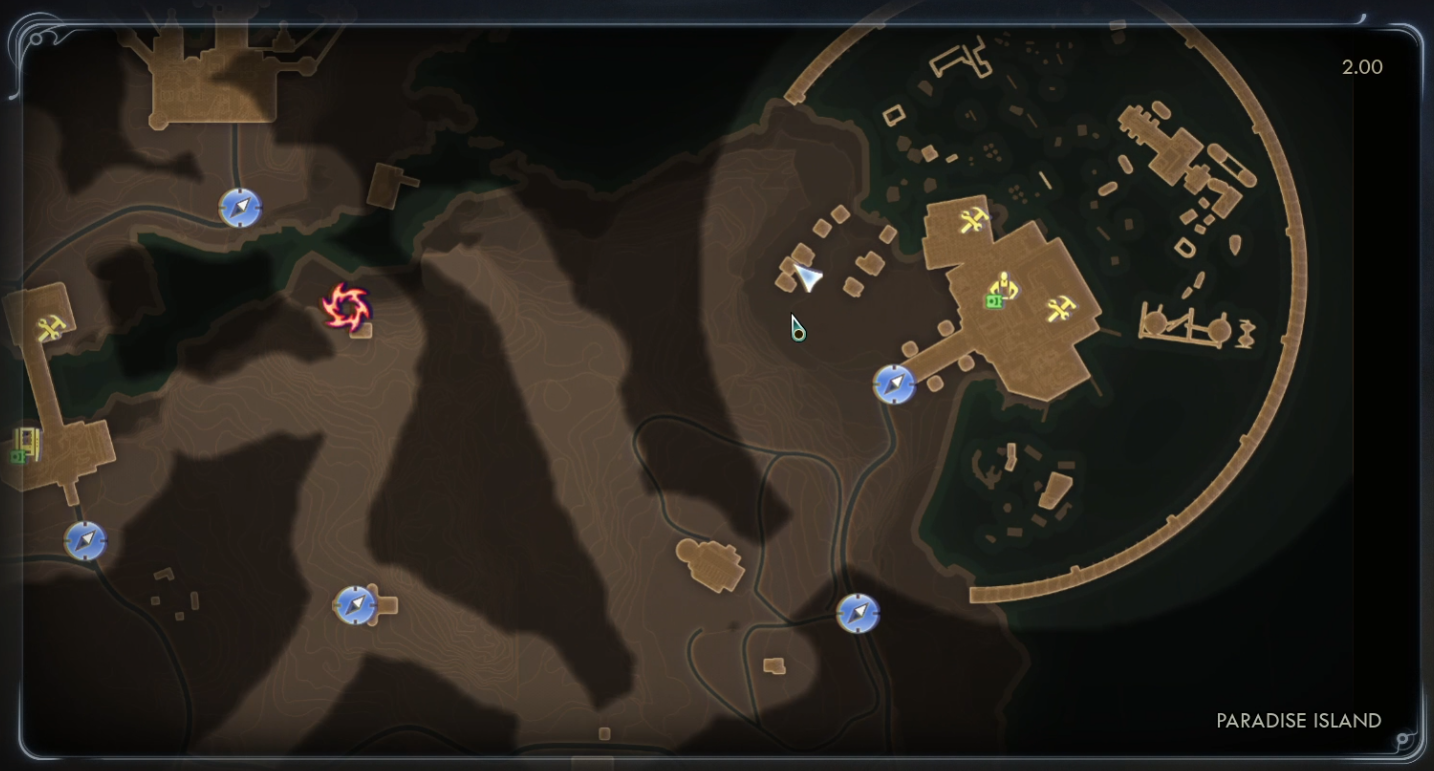Click the merchant icon with green cash tag
This screenshot has width=1434, height=771.
click(x=1001, y=291)
